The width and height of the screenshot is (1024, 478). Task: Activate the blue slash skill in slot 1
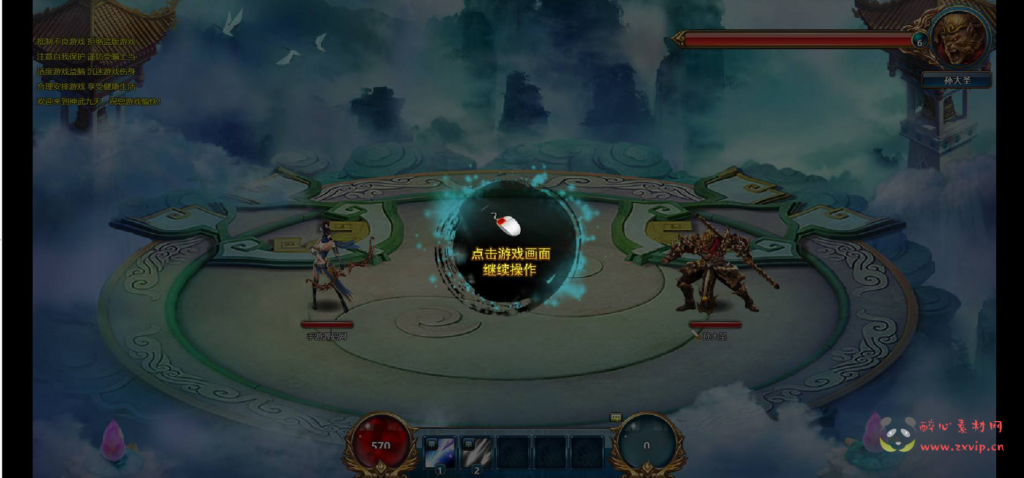tap(441, 452)
